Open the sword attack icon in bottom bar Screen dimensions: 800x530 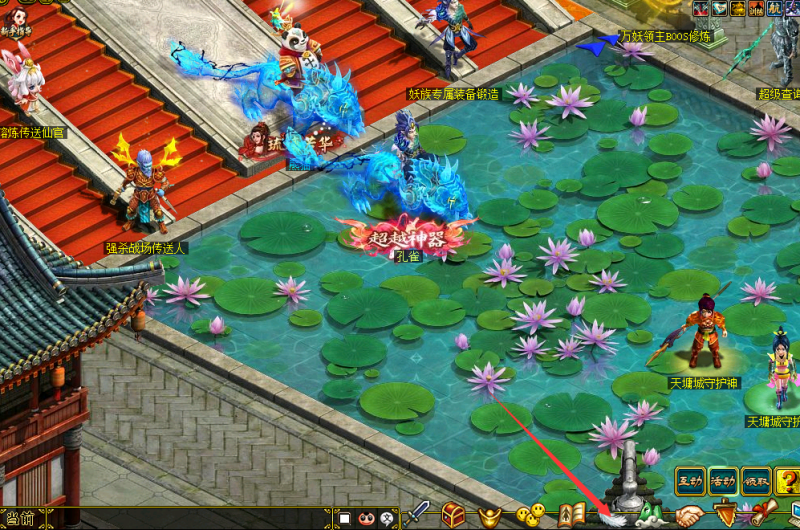pyautogui.click(x=417, y=514)
